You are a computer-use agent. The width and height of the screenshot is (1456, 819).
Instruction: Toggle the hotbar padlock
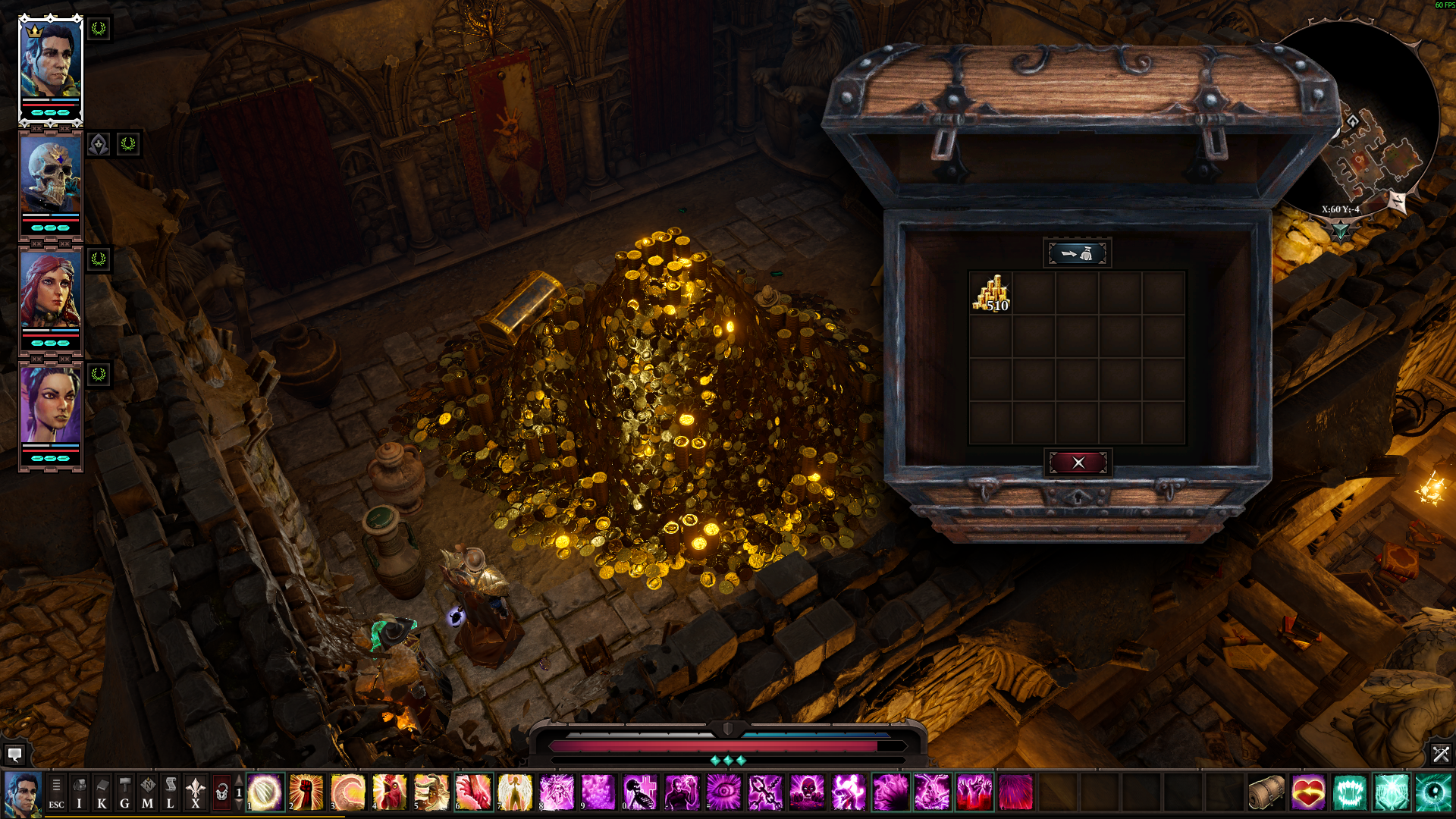pyautogui.click(x=221, y=793)
